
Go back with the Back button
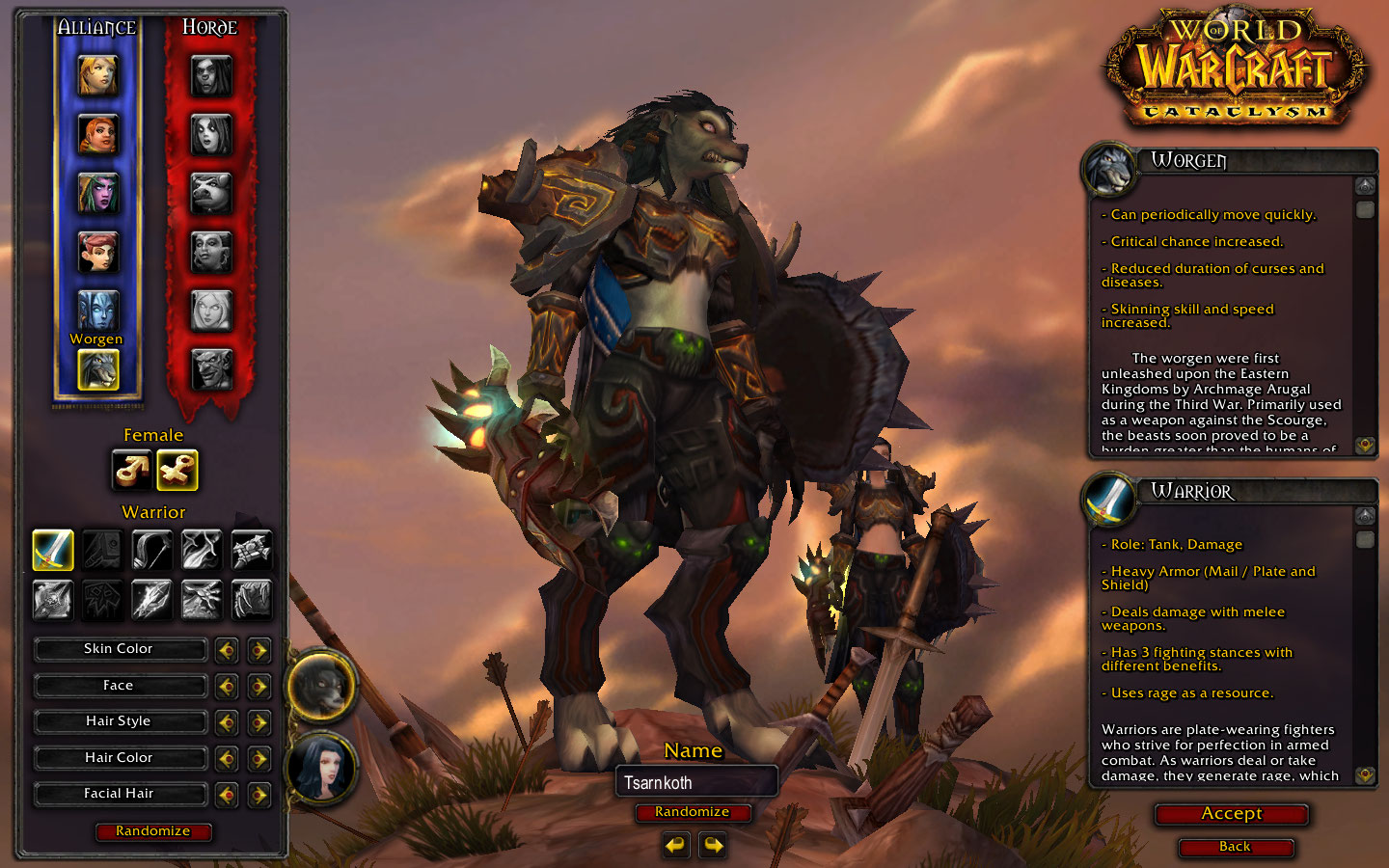[x=1235, y=847]
